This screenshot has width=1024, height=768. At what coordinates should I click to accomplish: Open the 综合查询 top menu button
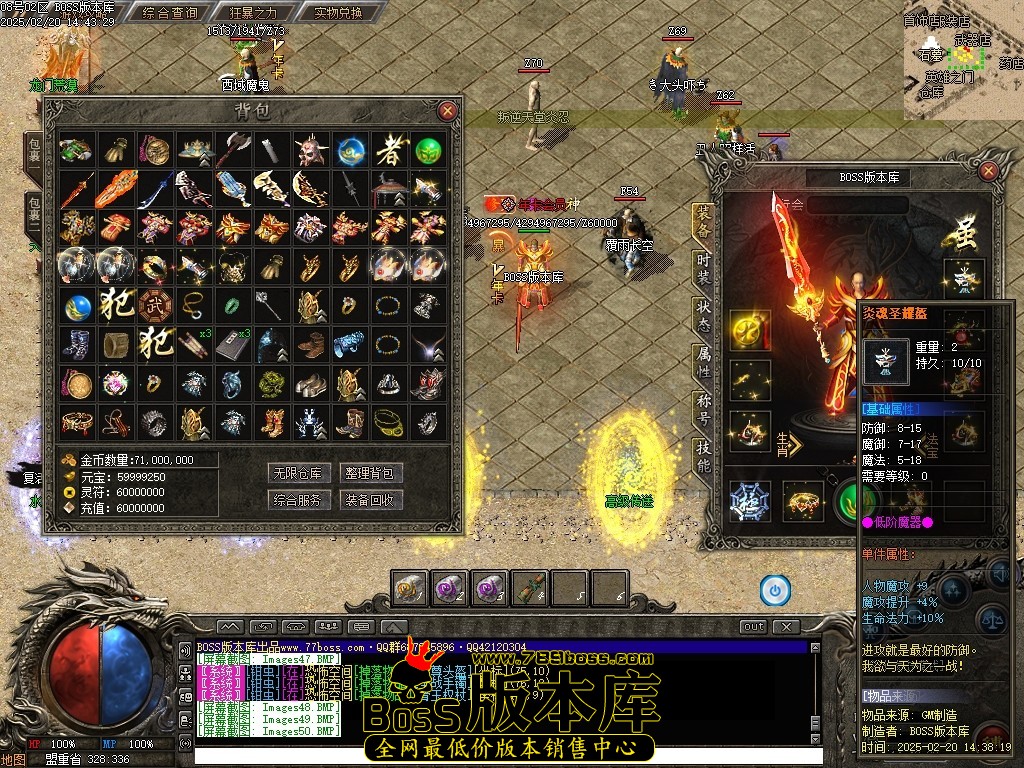170,13
